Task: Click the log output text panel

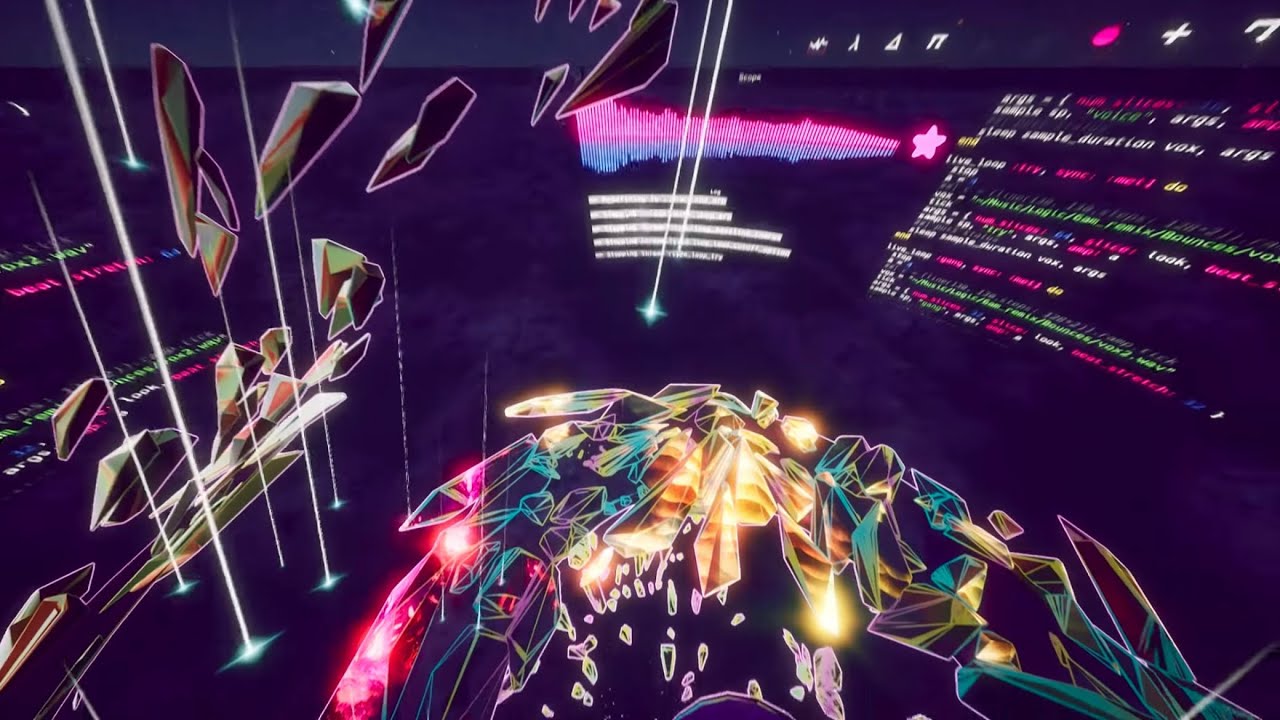Action: coord(688,228)
